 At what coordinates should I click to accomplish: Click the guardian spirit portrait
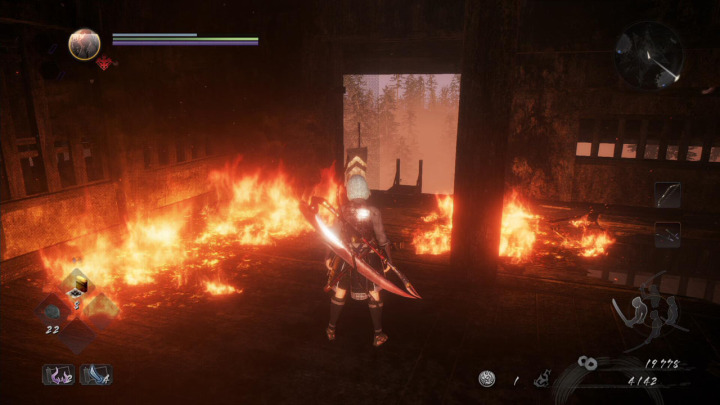coord(84,43)
